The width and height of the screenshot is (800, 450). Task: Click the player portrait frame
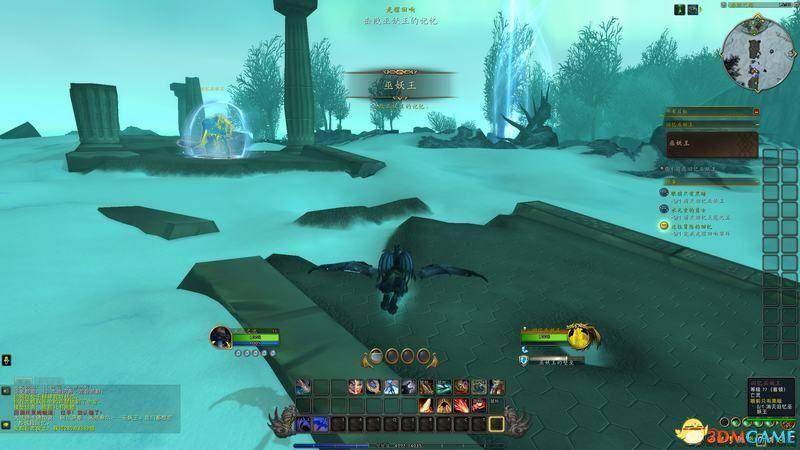pyautogui.click(x=222, y=337)
